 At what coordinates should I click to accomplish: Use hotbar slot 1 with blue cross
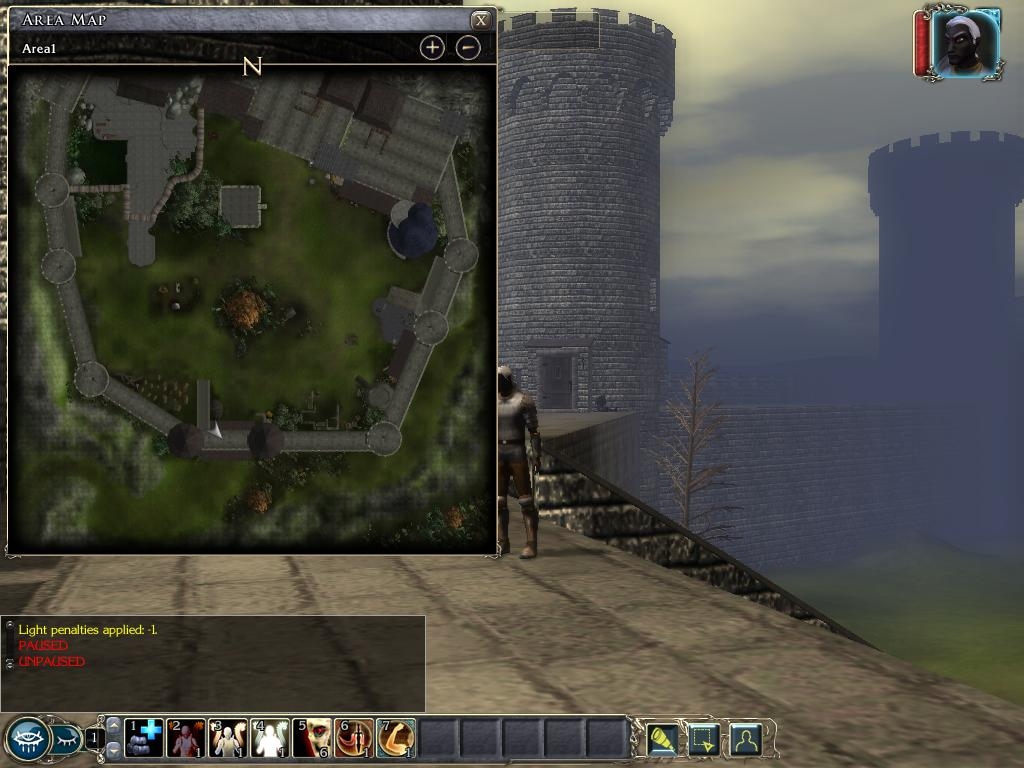click(x=144, y=739)
